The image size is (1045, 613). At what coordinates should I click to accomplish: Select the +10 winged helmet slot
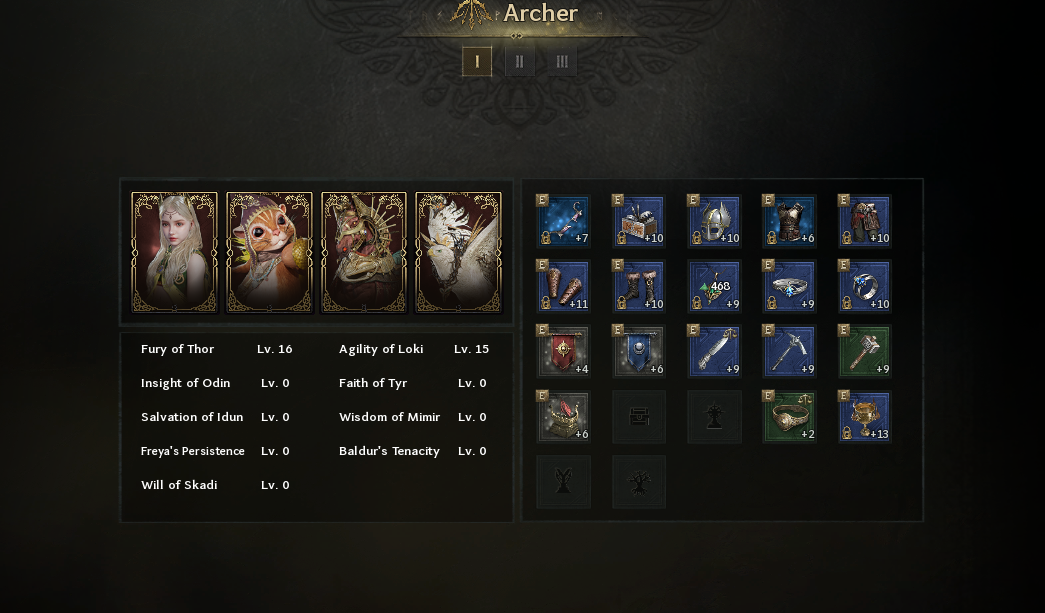714,222
